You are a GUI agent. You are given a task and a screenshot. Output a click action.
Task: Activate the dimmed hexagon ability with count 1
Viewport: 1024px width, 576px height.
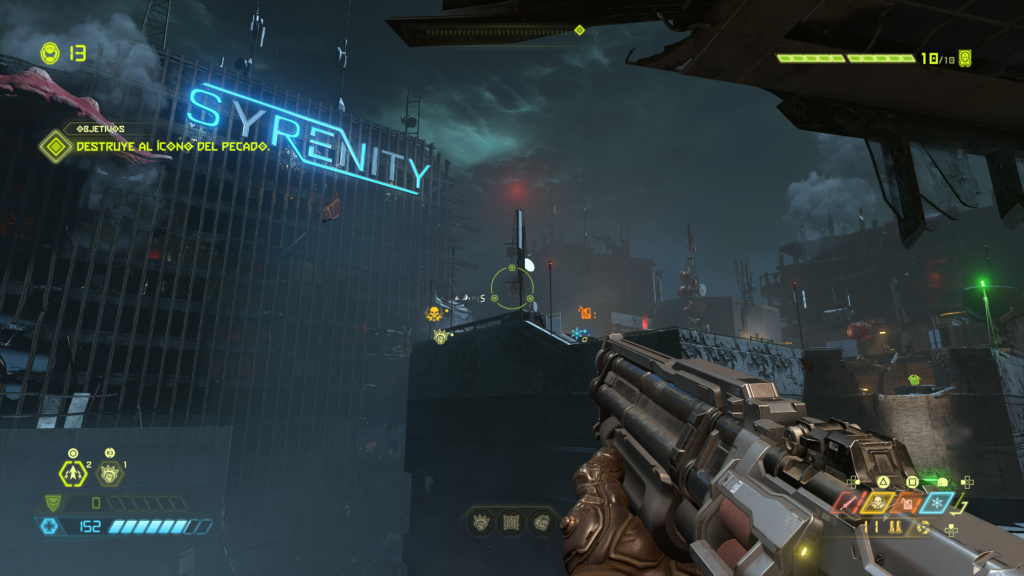(109, 474)
